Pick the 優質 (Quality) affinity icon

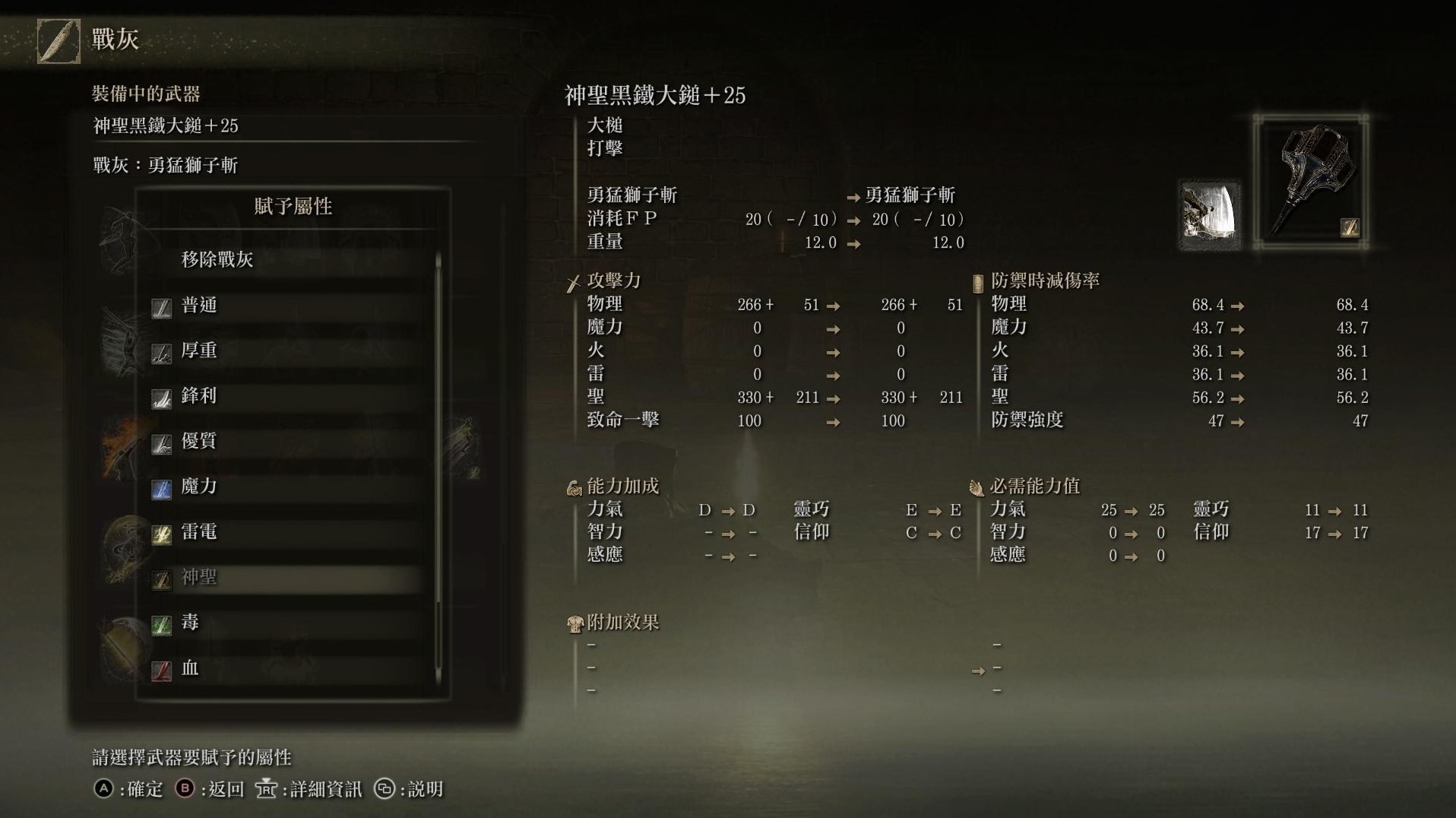point(162,442)
